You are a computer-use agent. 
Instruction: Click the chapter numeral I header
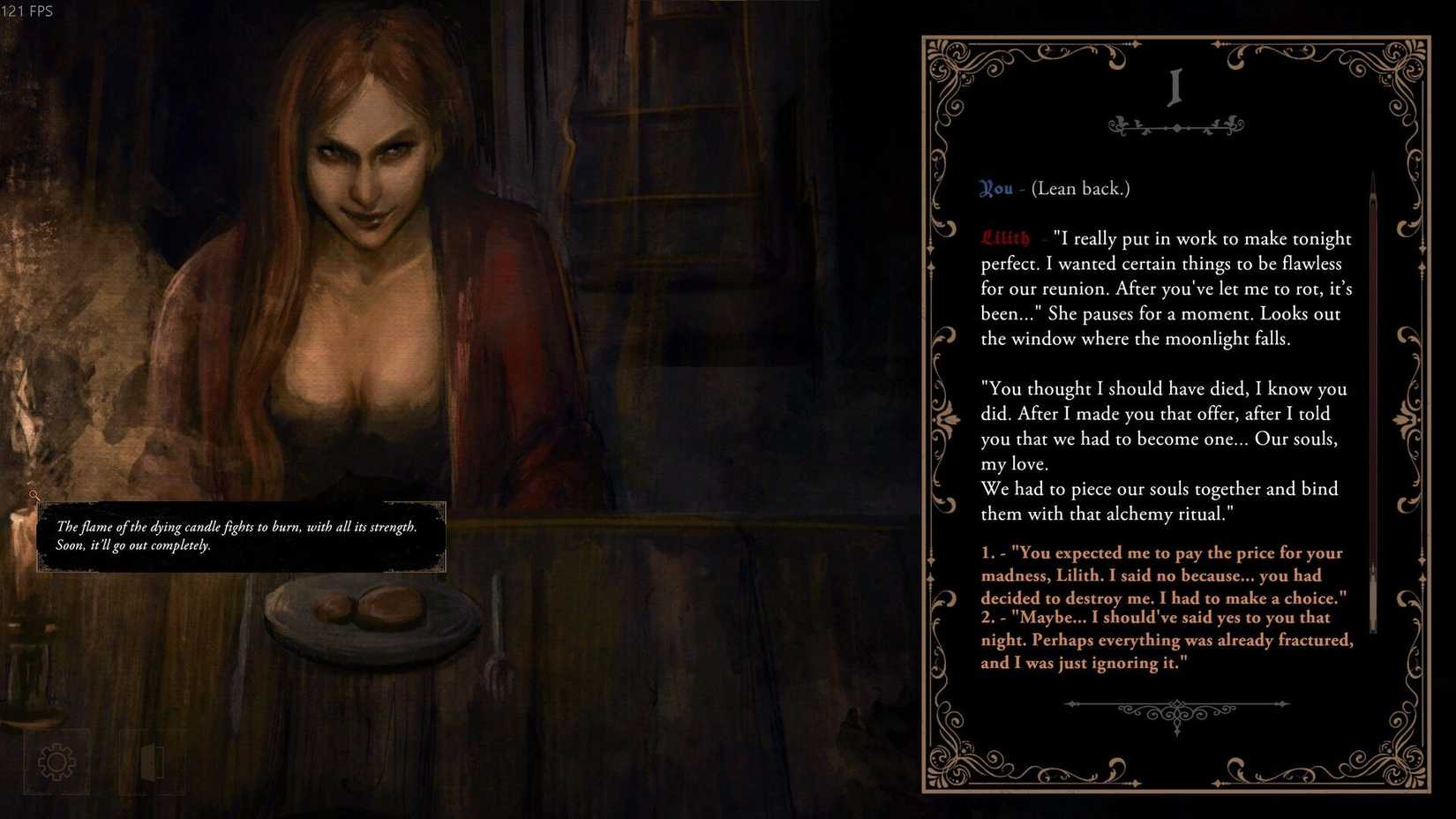point(1174,88)
